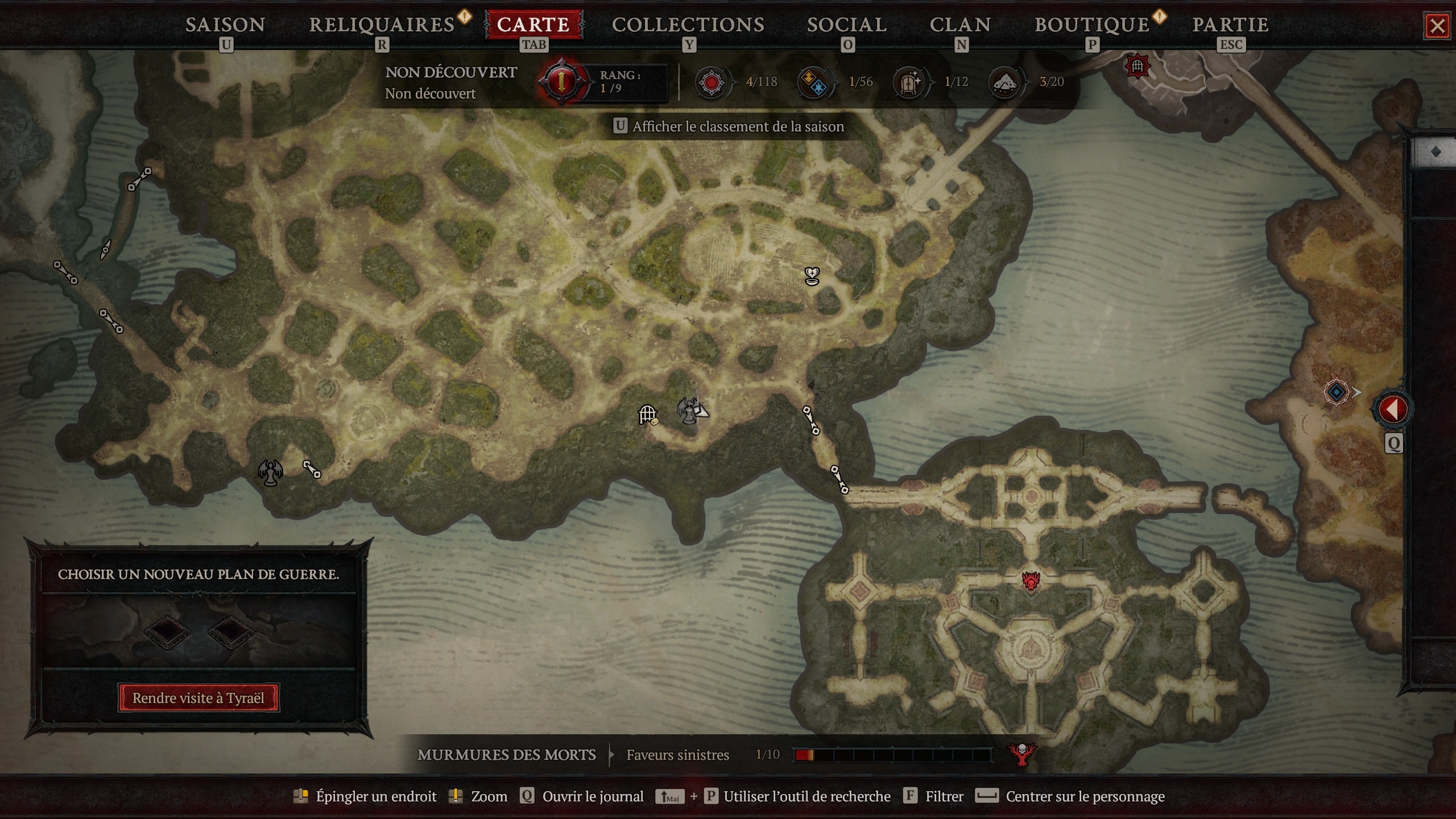This screenshot has width=1456, height=819.
Task: Click the areas explored counter icon (3/20)
Action: coord(1006,82)
